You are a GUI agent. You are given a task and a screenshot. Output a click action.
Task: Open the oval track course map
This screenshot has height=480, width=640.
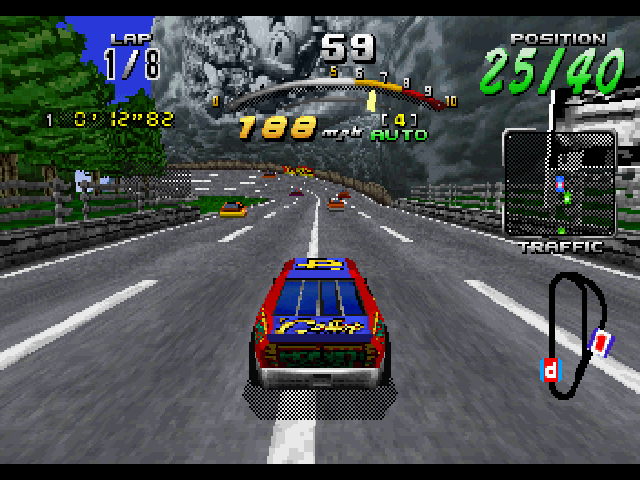click(574, 328)
